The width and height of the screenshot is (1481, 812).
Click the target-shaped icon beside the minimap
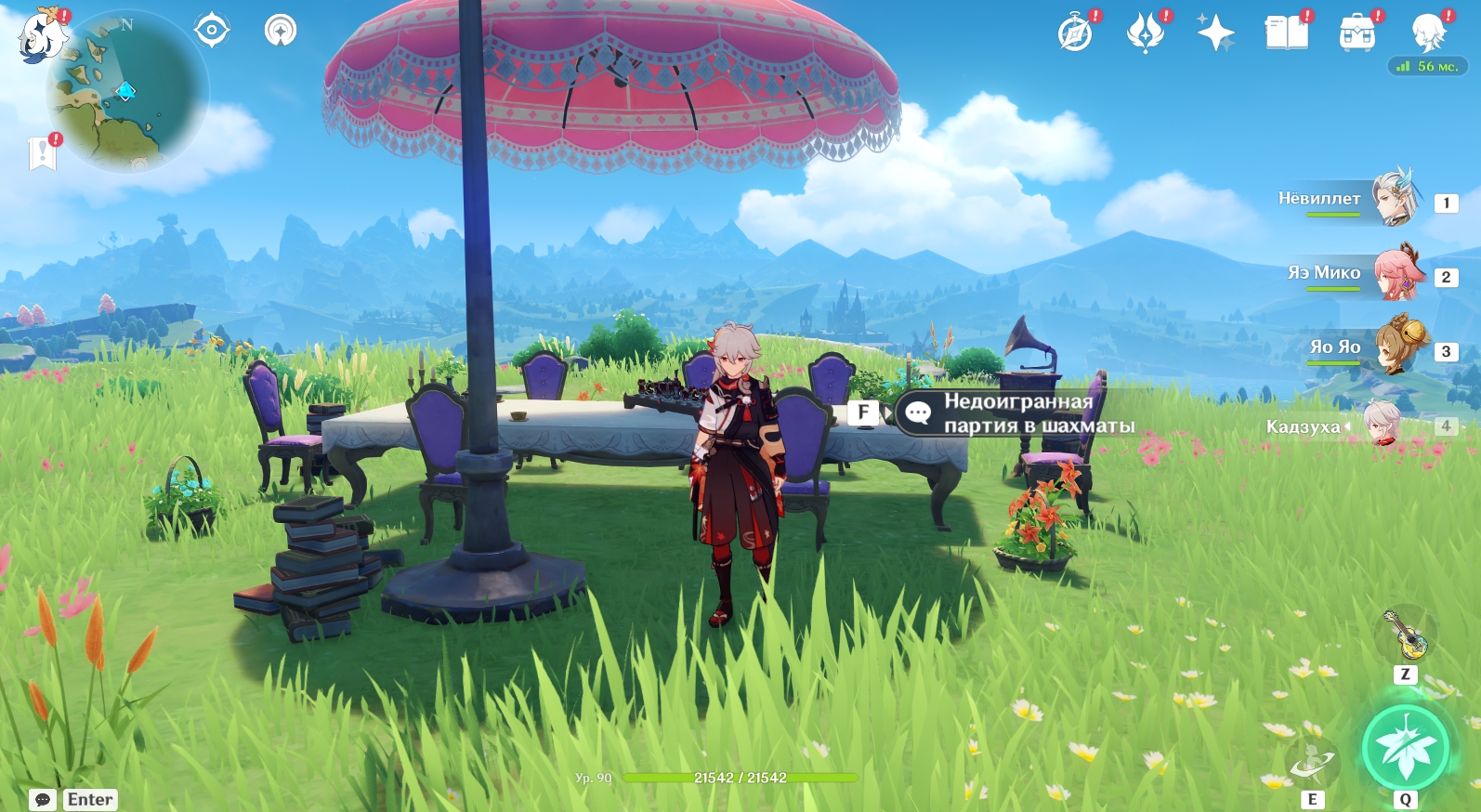pyautogui.click(x=212, y=31)
